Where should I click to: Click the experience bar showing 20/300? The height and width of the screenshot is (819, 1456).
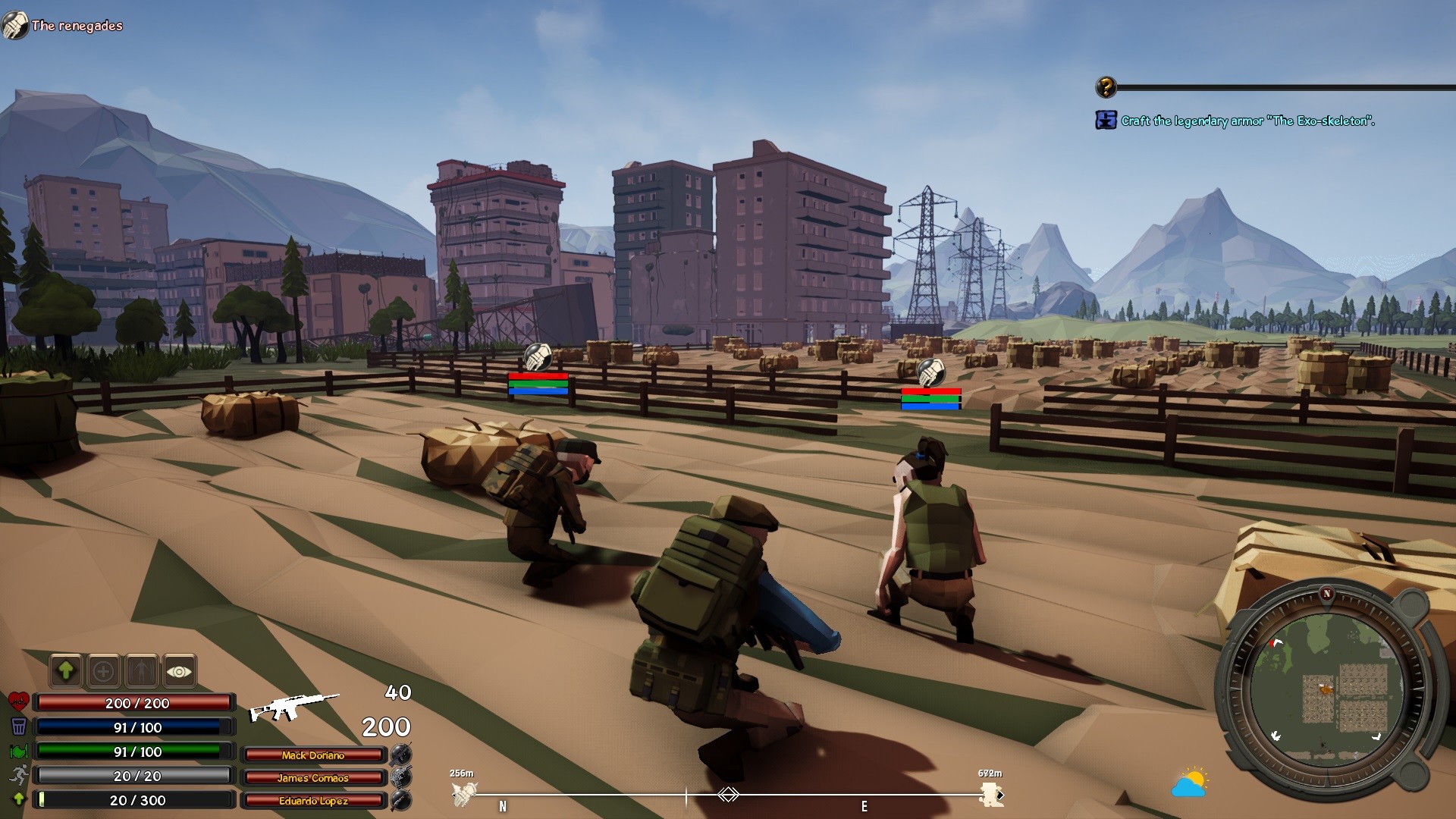135,799
